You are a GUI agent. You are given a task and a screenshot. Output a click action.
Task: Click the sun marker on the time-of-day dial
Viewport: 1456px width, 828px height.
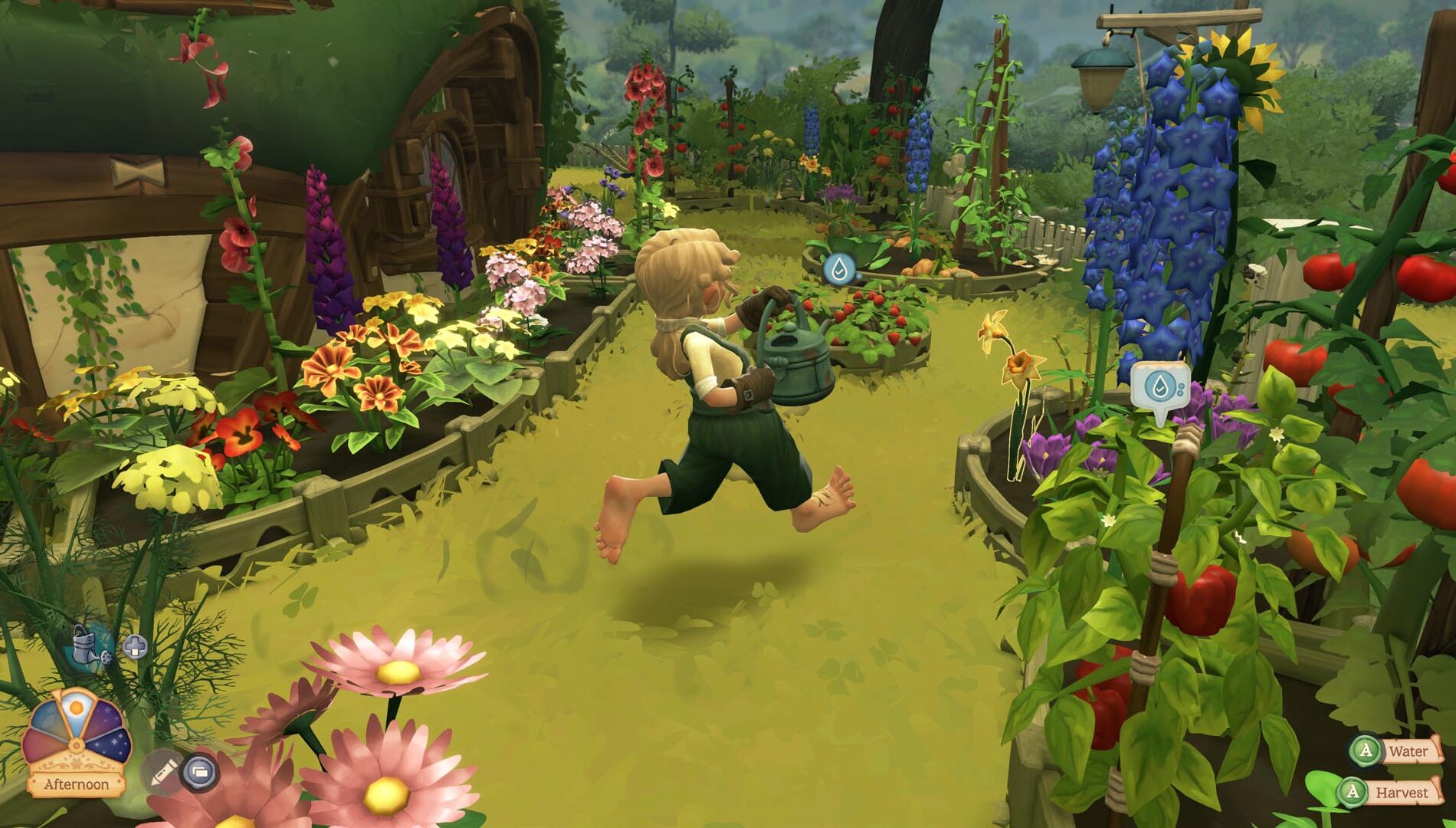77,708
